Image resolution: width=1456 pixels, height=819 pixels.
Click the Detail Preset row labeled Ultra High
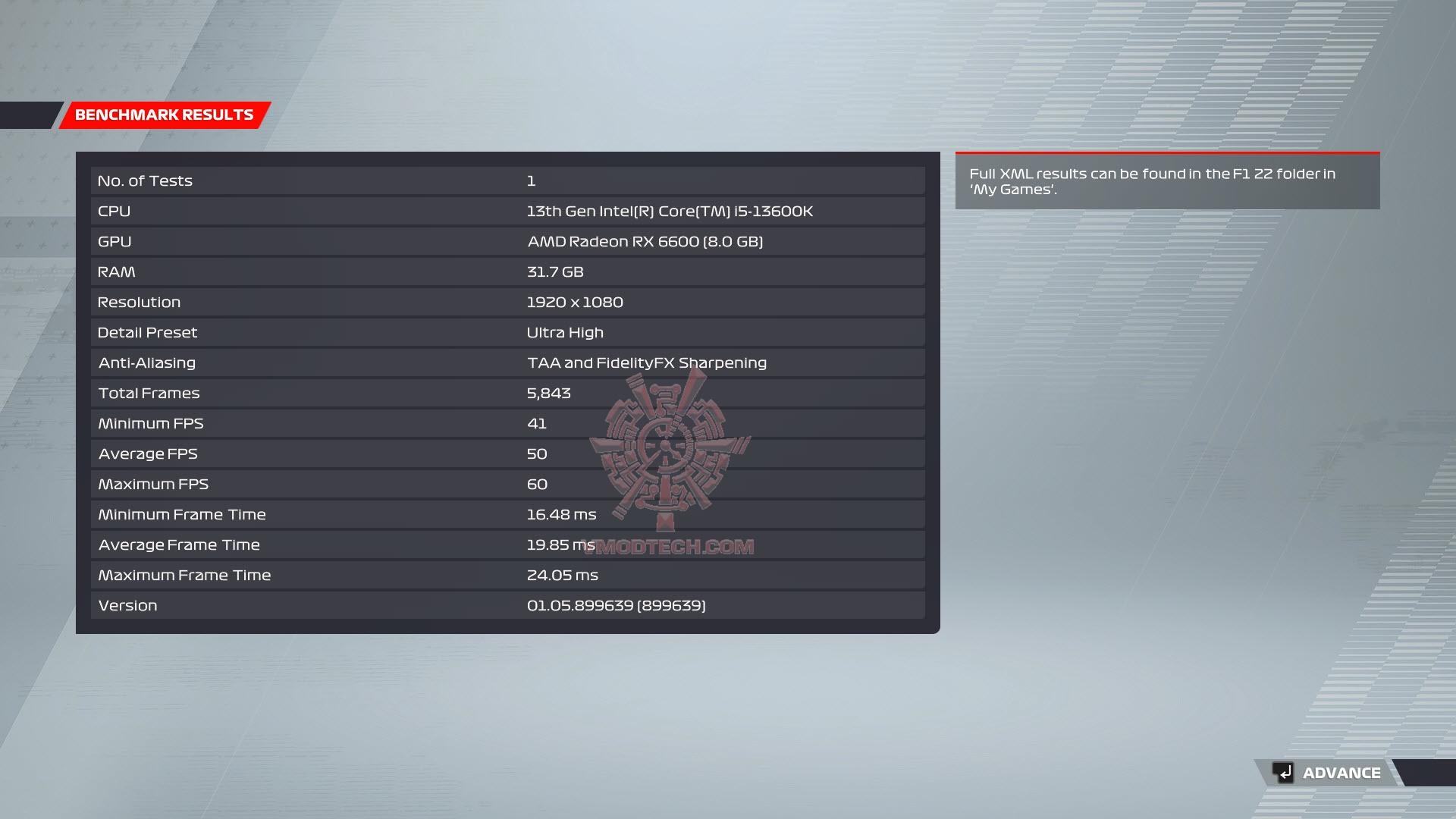pyautogui.click(x=508, y=332)
